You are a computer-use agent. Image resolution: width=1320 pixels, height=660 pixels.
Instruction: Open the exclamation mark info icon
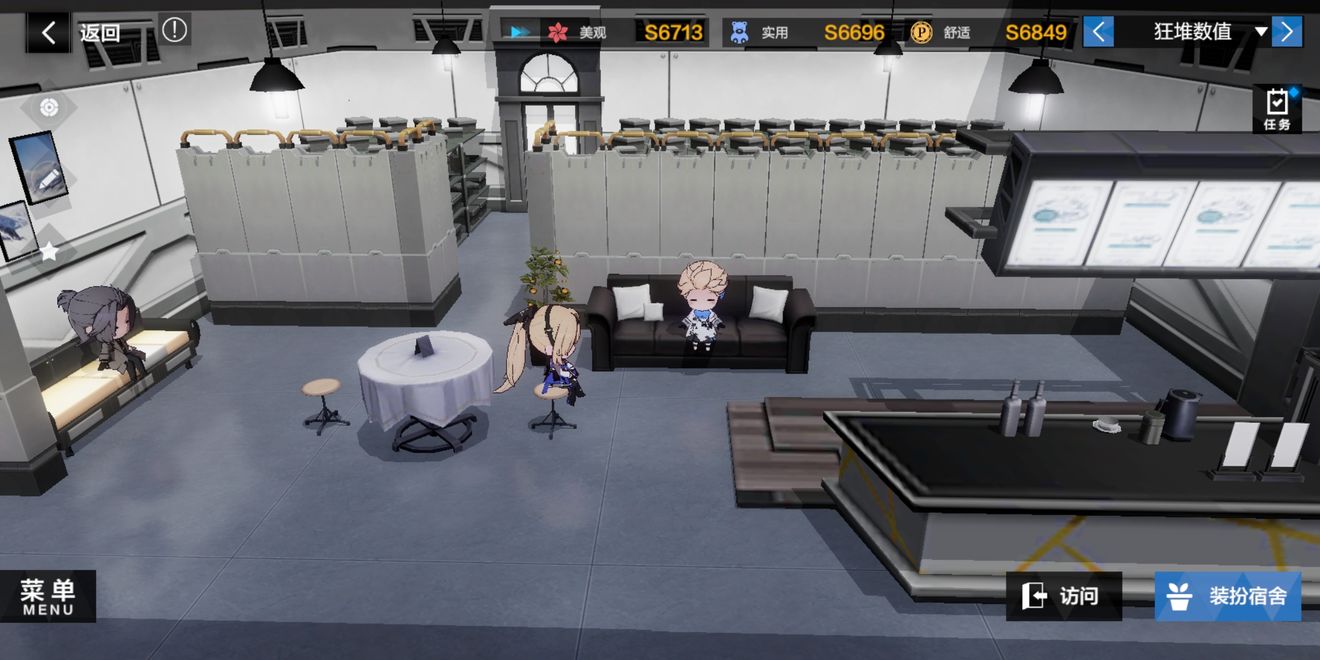tap(174, 30)
